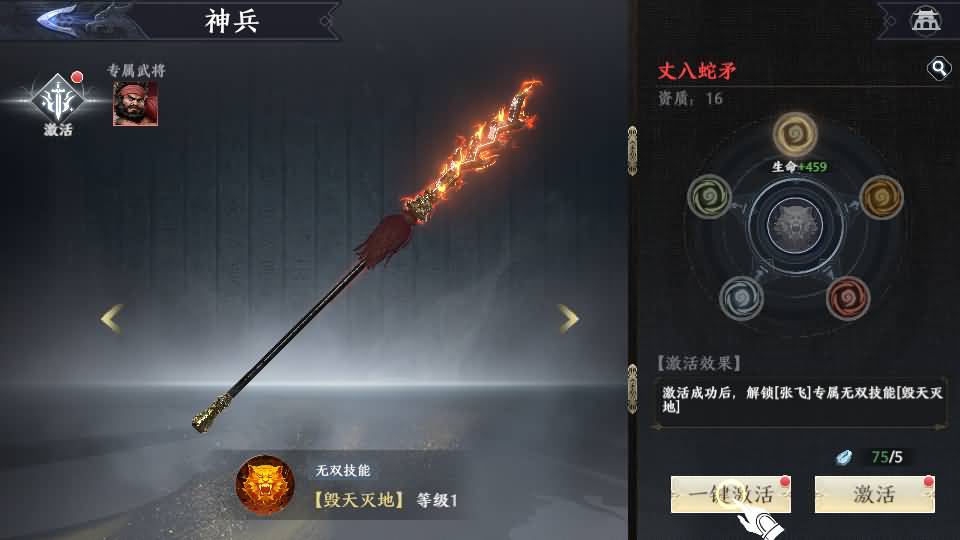Open the magnifier detail icon
Screen dimensions: 960x540
pyautogui.click(x=939, y=68)
